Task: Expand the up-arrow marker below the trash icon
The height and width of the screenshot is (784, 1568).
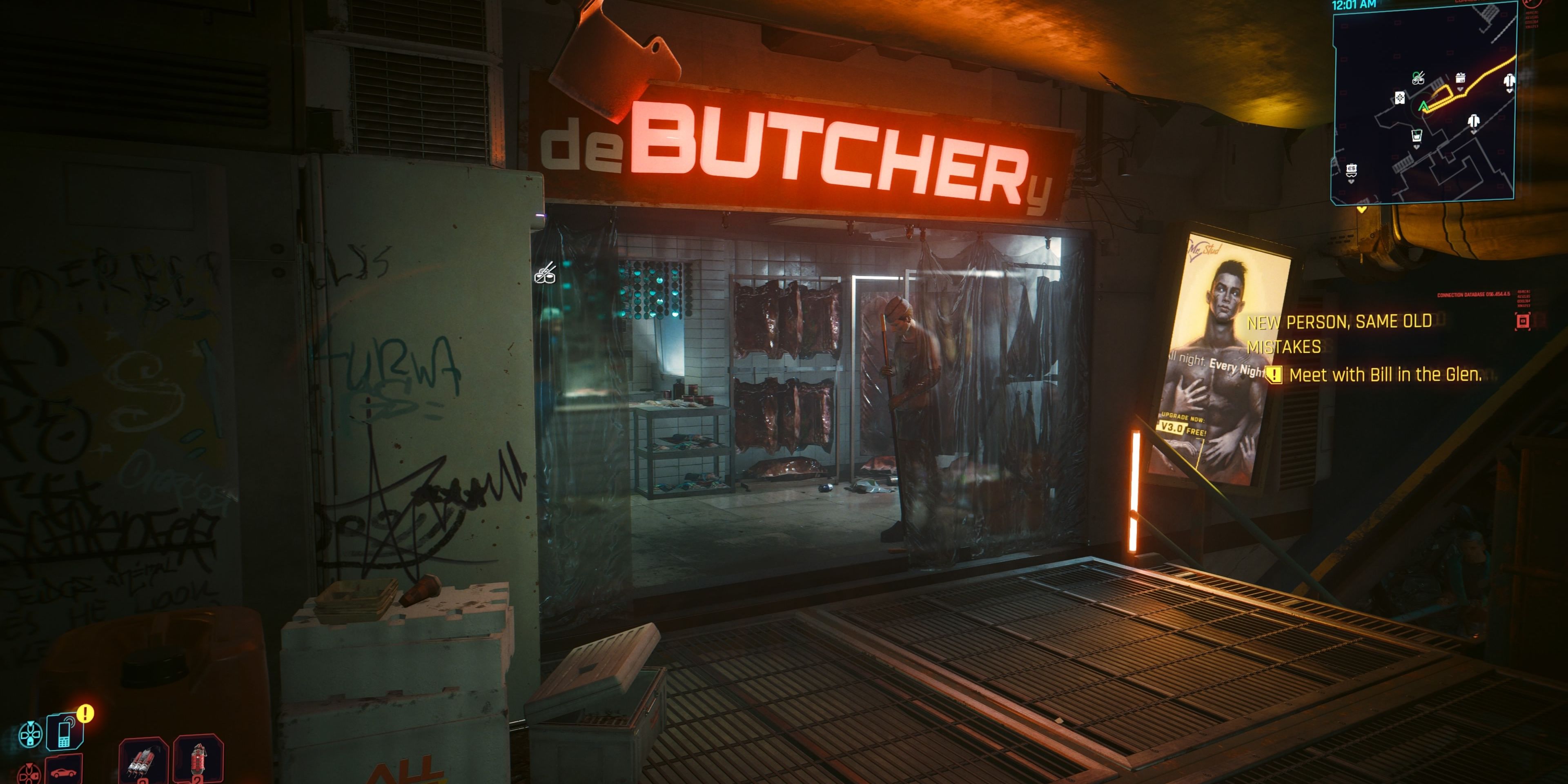Action: pyautogui.click(x=1460, y=89)
